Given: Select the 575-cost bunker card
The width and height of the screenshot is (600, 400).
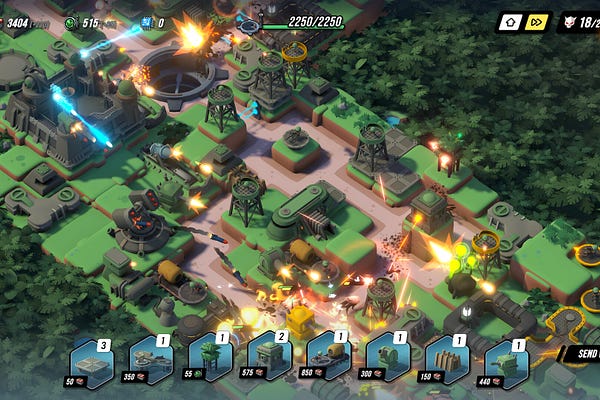Looking at the screenshot, I should (270, 361).
